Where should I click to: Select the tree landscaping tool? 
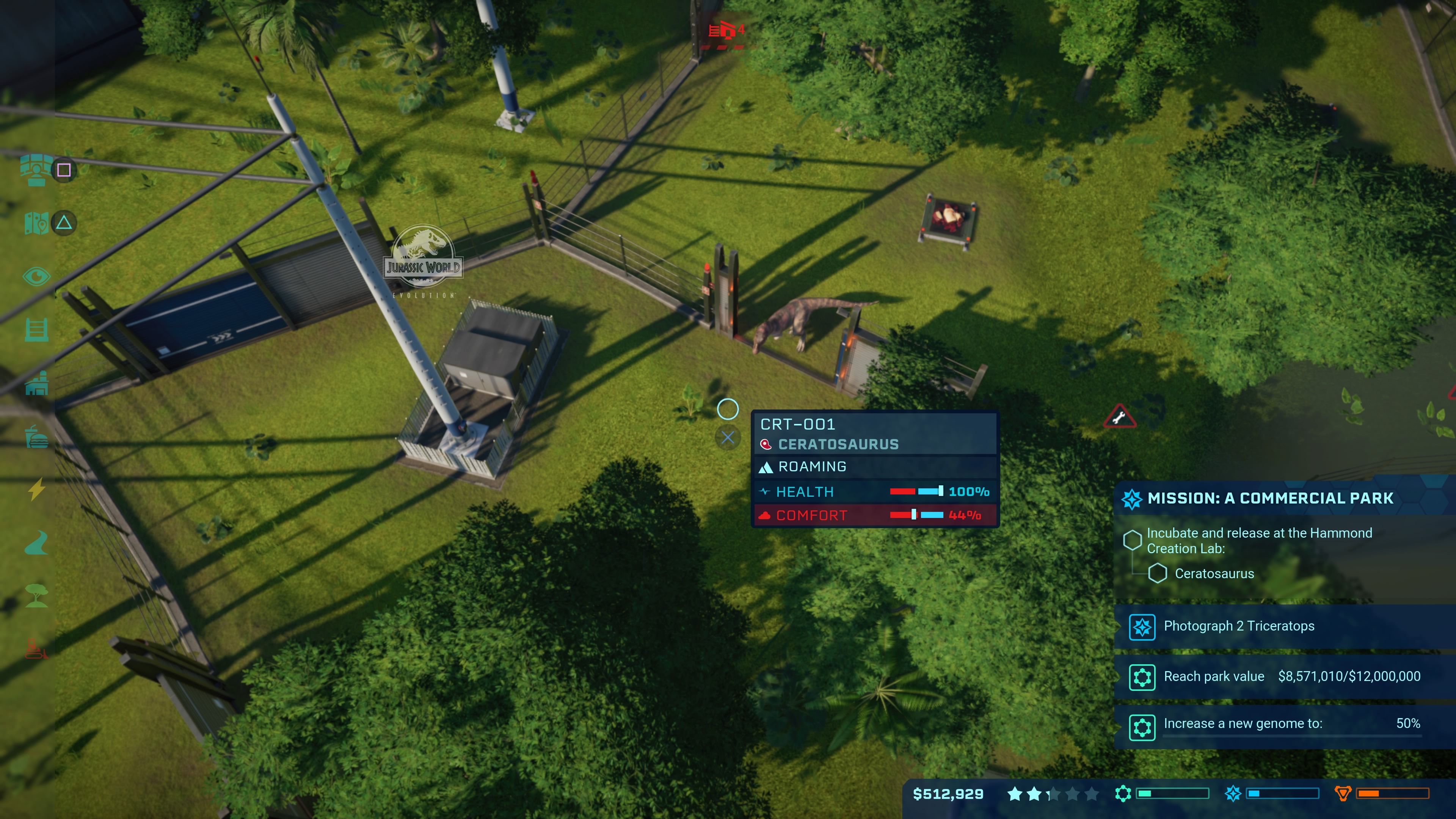coord(36,596)
